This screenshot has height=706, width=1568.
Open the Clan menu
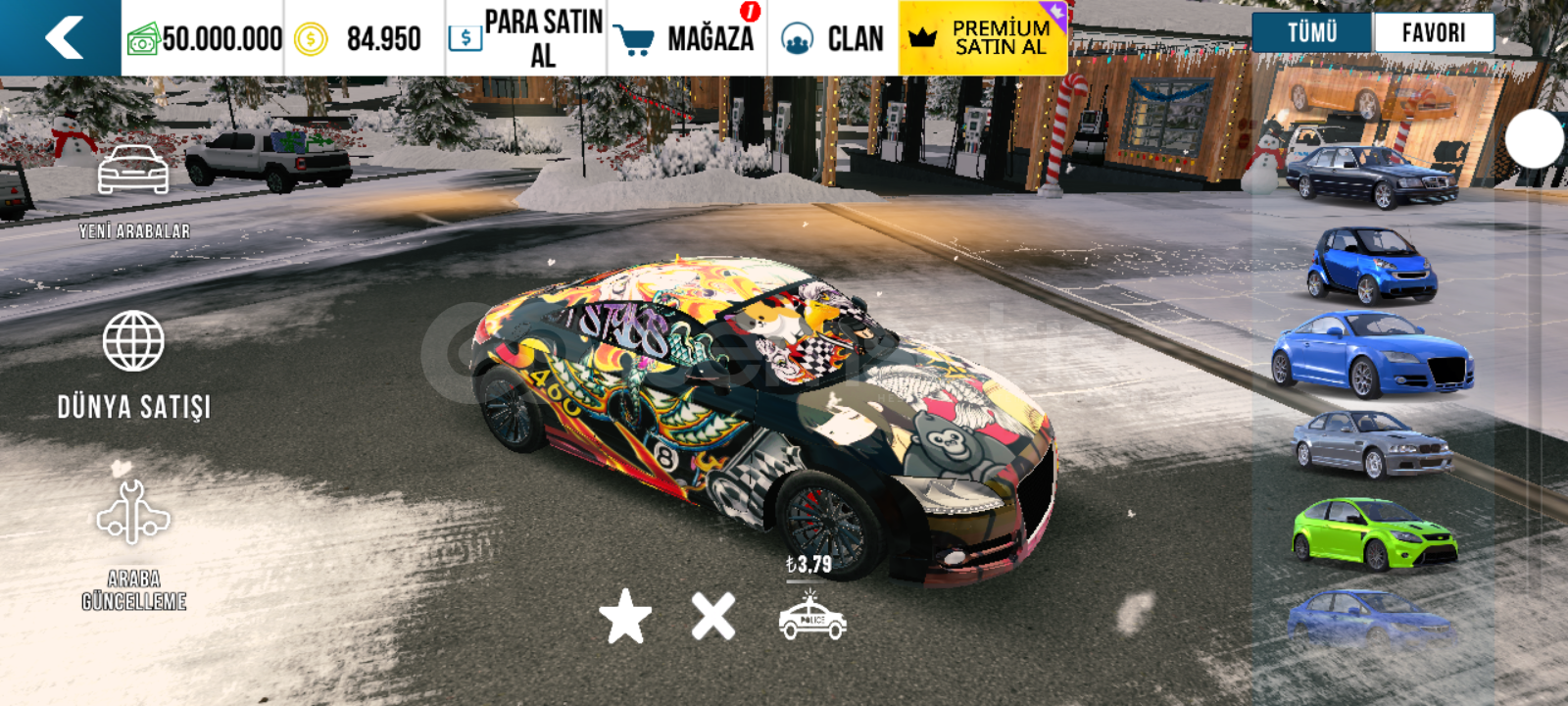833,38
